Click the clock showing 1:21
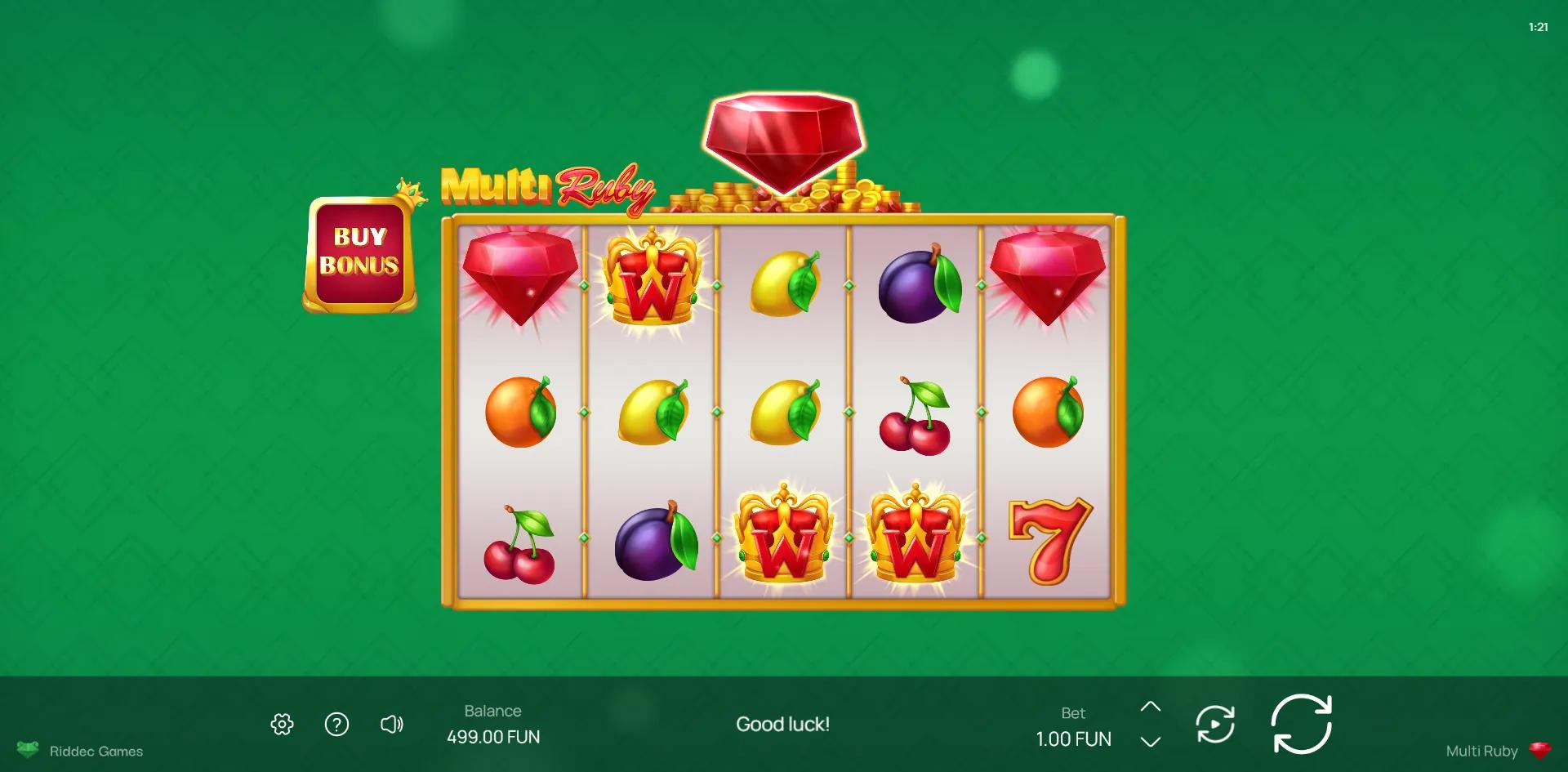This screenshot has width=1568, height=772. coord(1538,26)
